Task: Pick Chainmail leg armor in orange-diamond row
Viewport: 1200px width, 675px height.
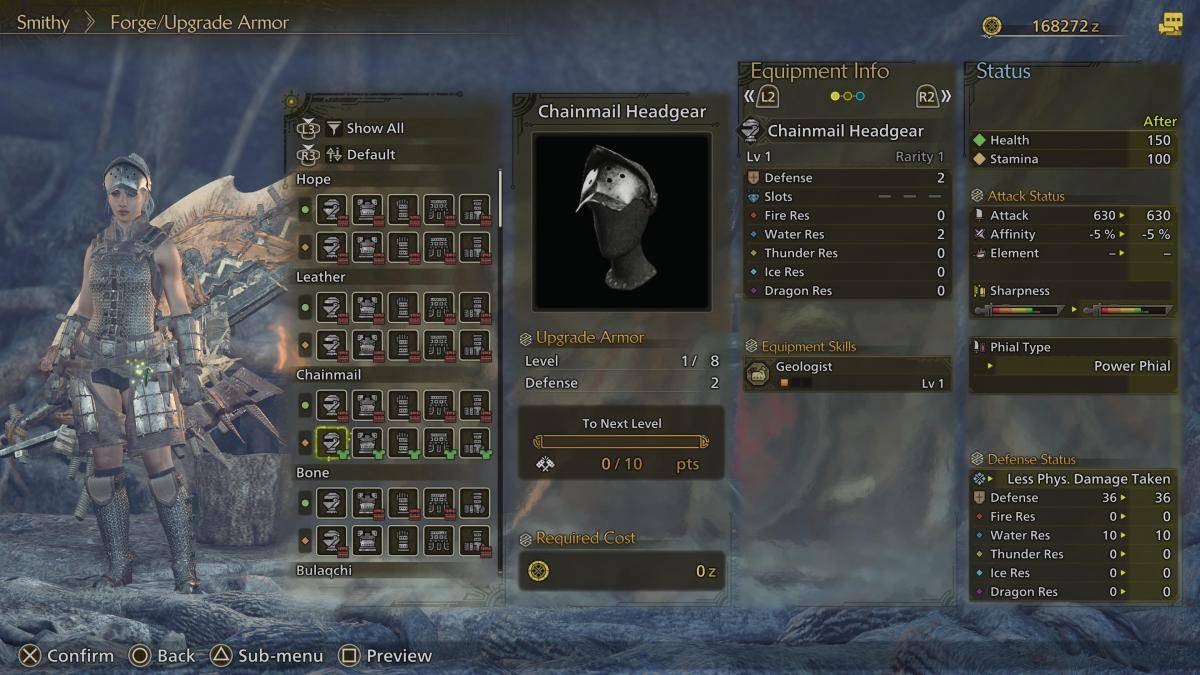Action: [x=474, y=441]
